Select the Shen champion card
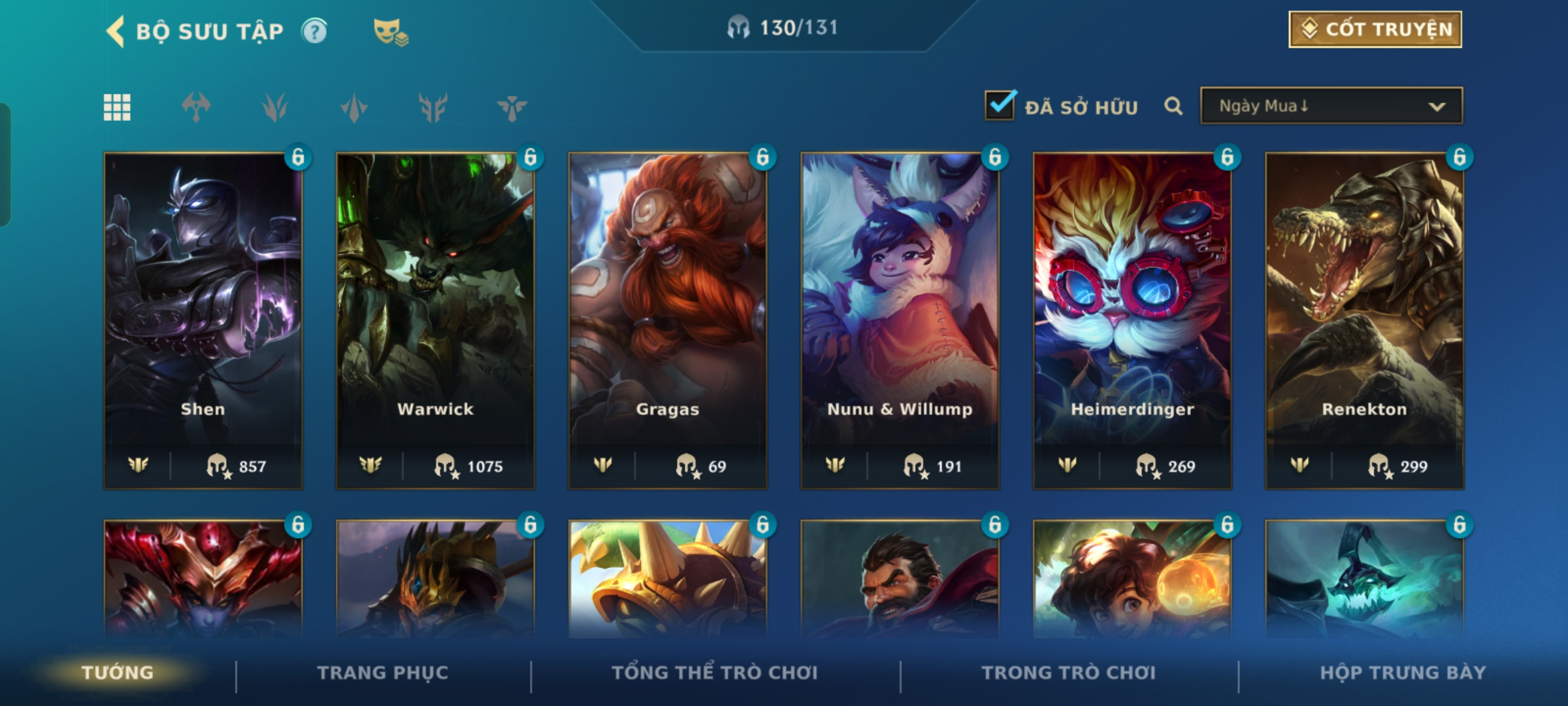Screen dimensions: 1568x706 203,320
